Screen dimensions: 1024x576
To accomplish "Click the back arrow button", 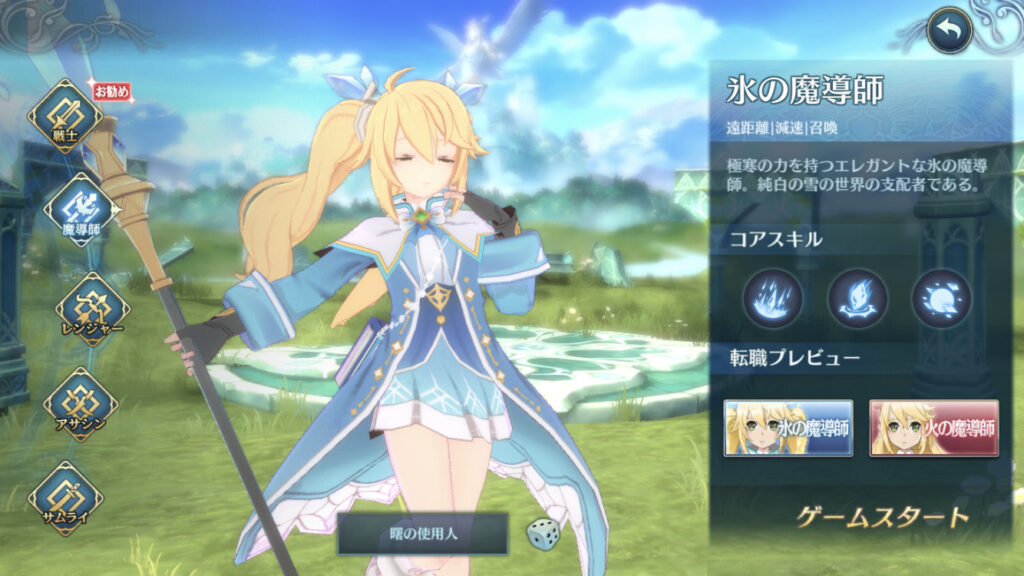I will 949,31.
